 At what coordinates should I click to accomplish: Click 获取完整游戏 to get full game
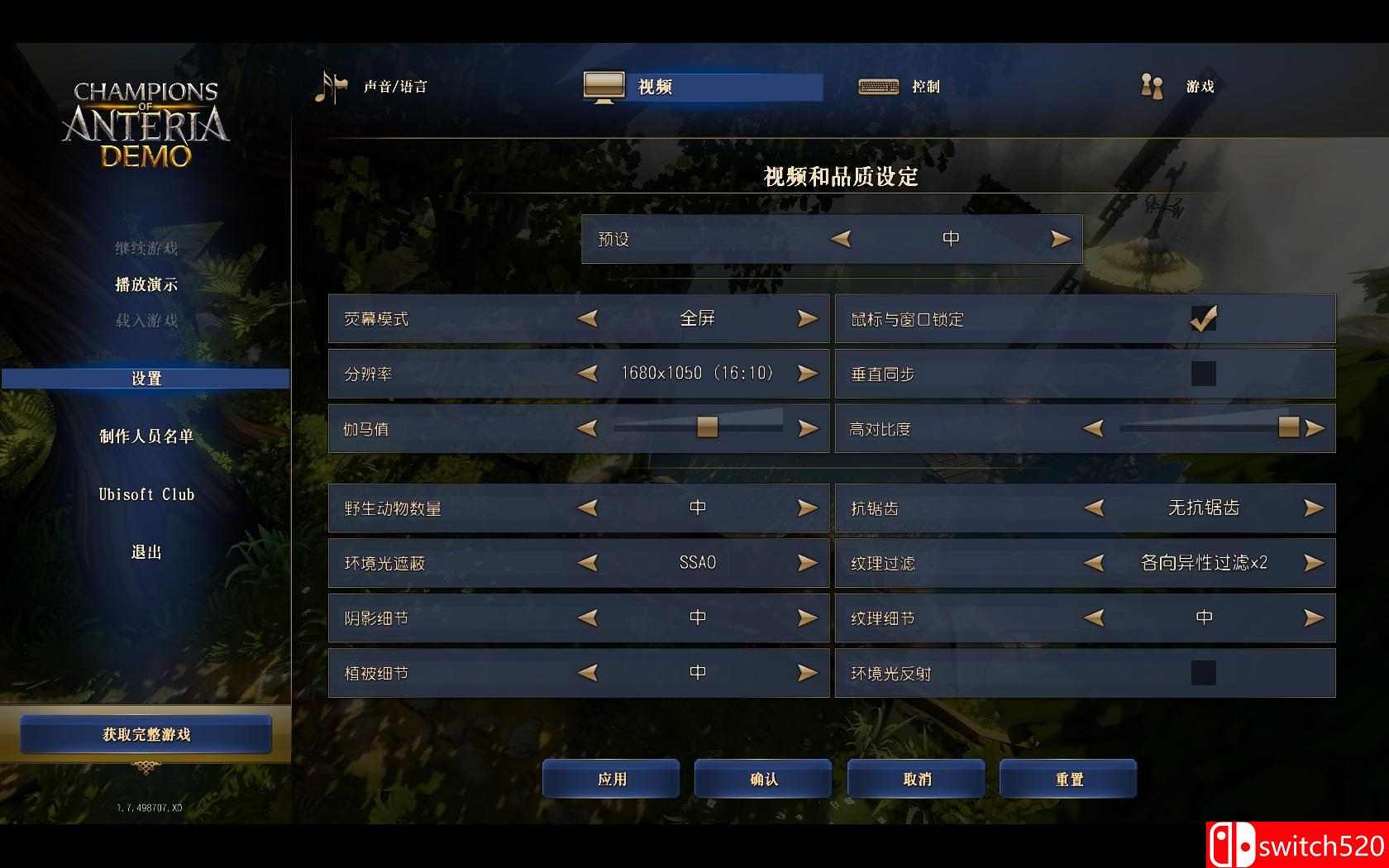[x=146, y=734]
